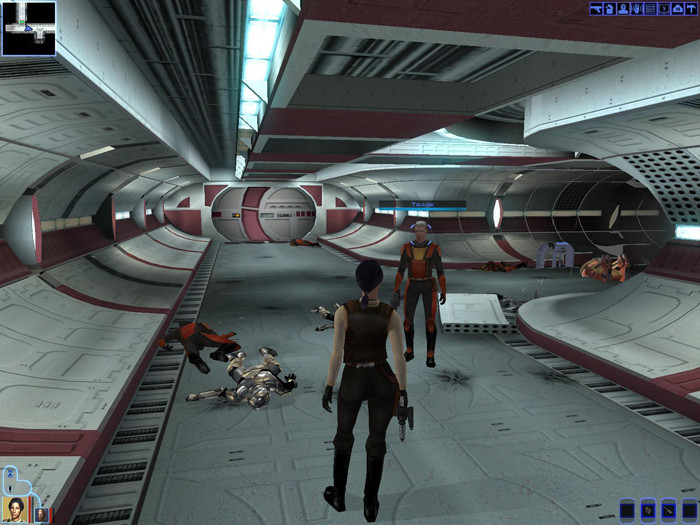
Task: Open the messages log icon
Action: [650, 8]
